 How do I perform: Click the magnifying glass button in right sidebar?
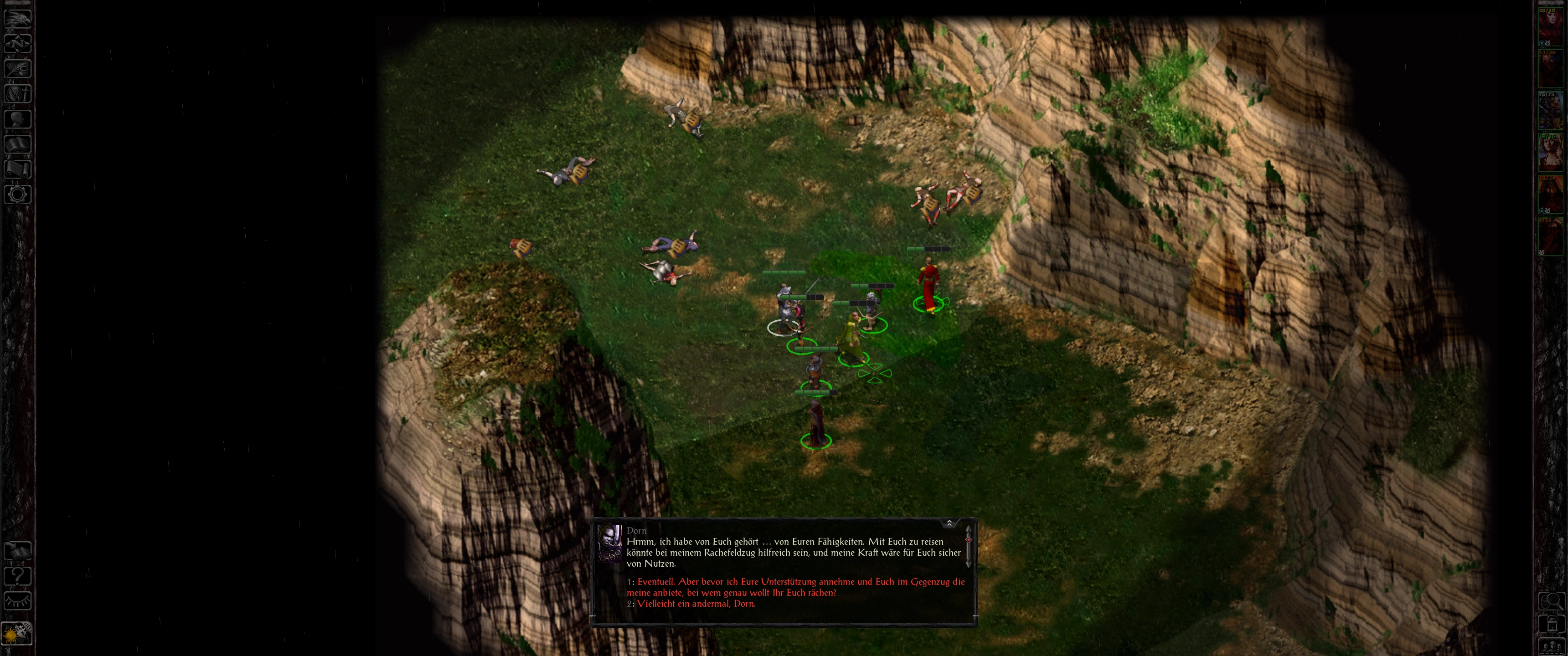coord(1551,601)
